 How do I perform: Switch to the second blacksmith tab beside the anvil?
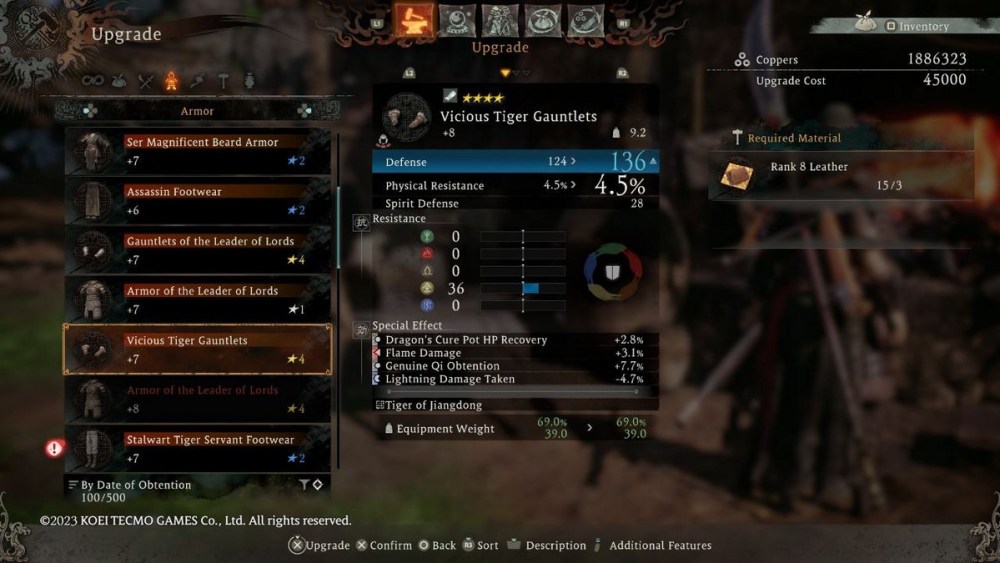pyautogui.click(x=457, y=20)
